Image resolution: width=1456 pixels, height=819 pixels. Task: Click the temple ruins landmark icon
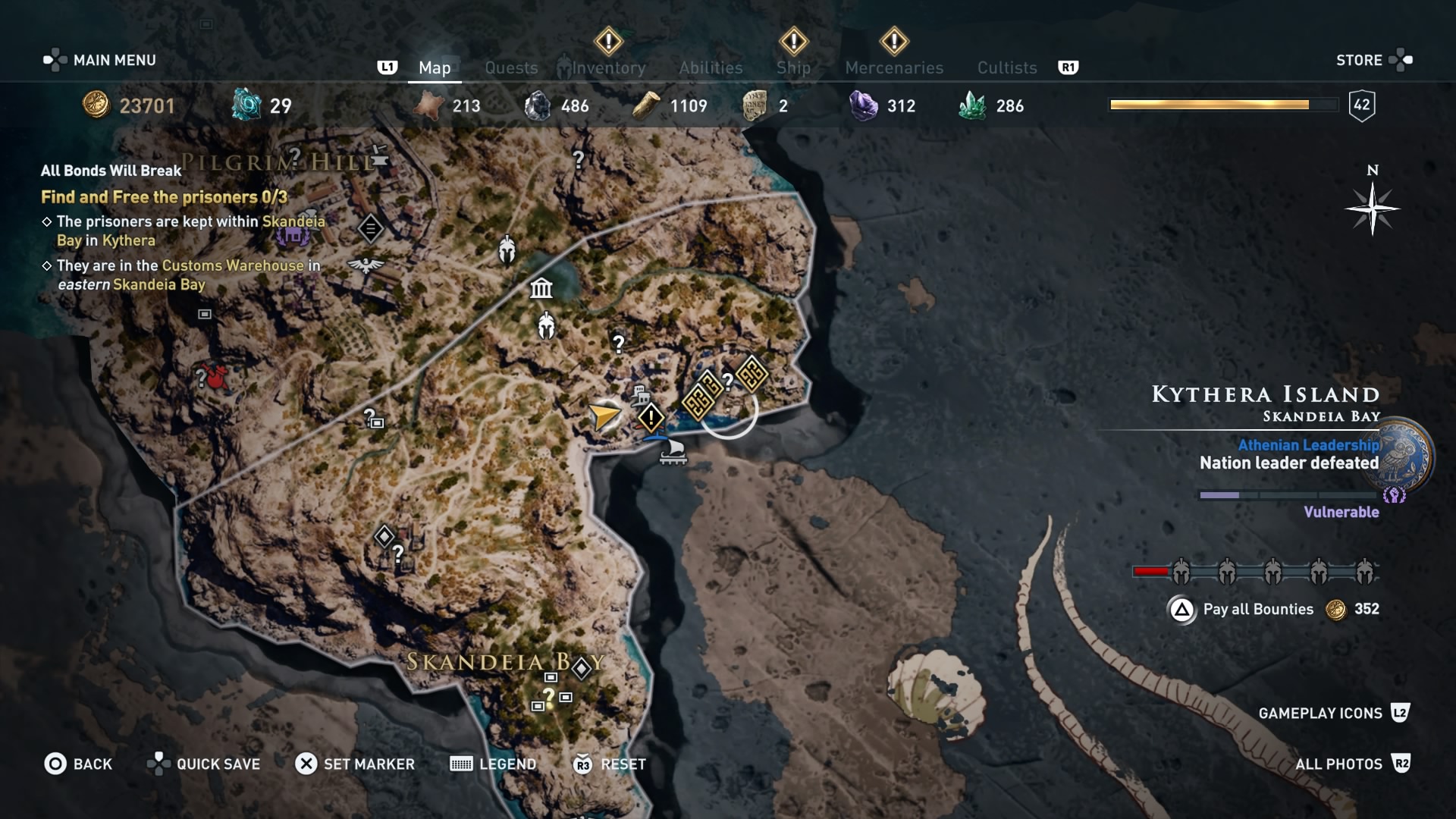coord(540,288)
